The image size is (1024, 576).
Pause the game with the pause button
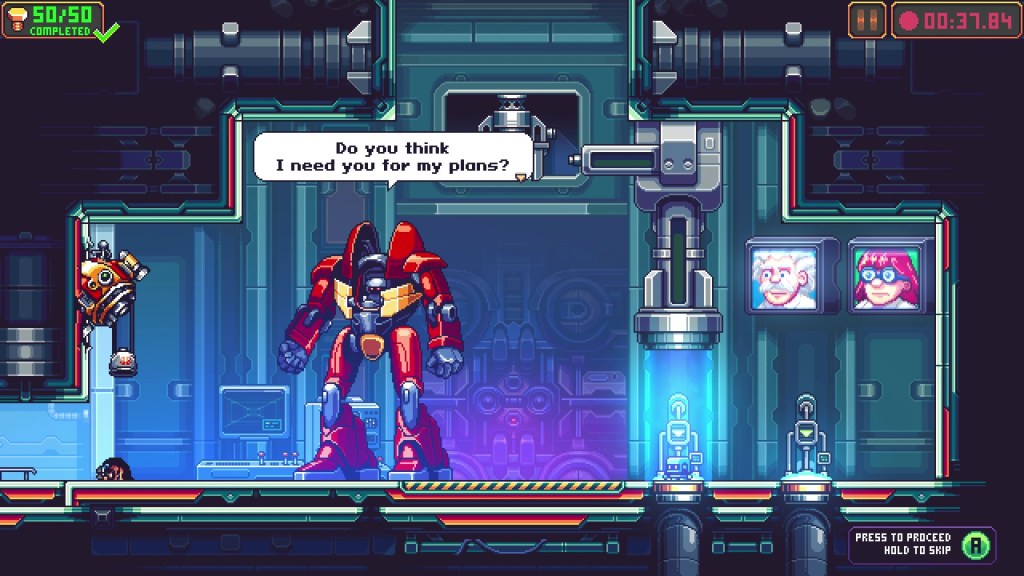(866, 20)
